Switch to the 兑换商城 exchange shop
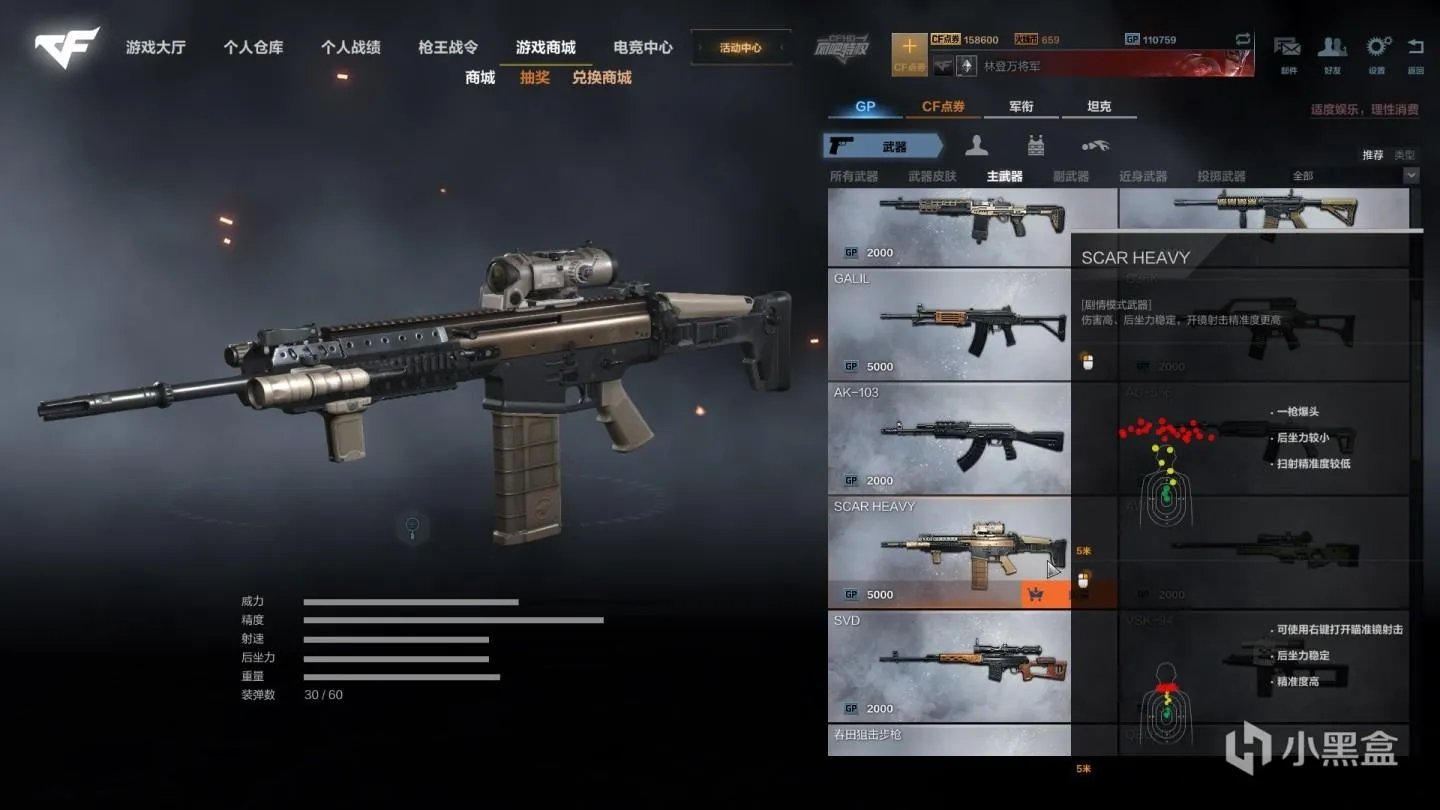The height and width of the screenshot is (810, 1440). coord(601,77)
